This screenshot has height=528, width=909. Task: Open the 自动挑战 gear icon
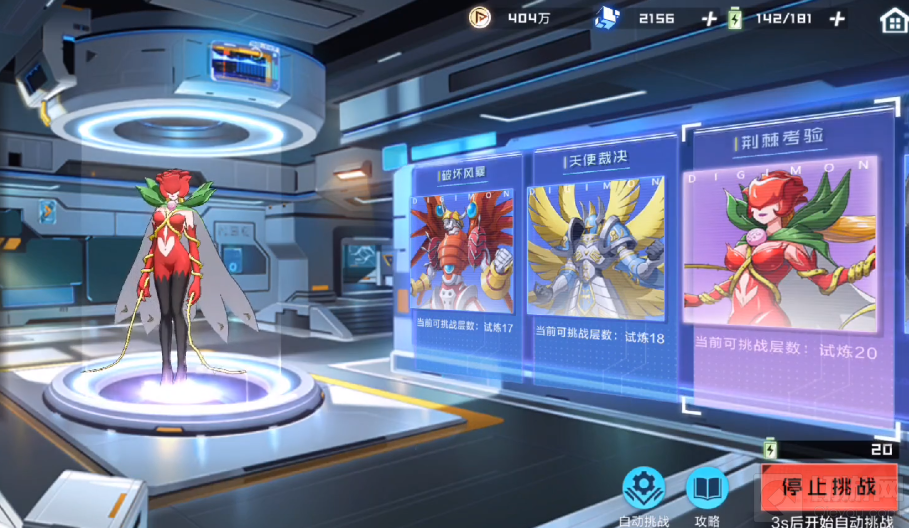(644, 488)
